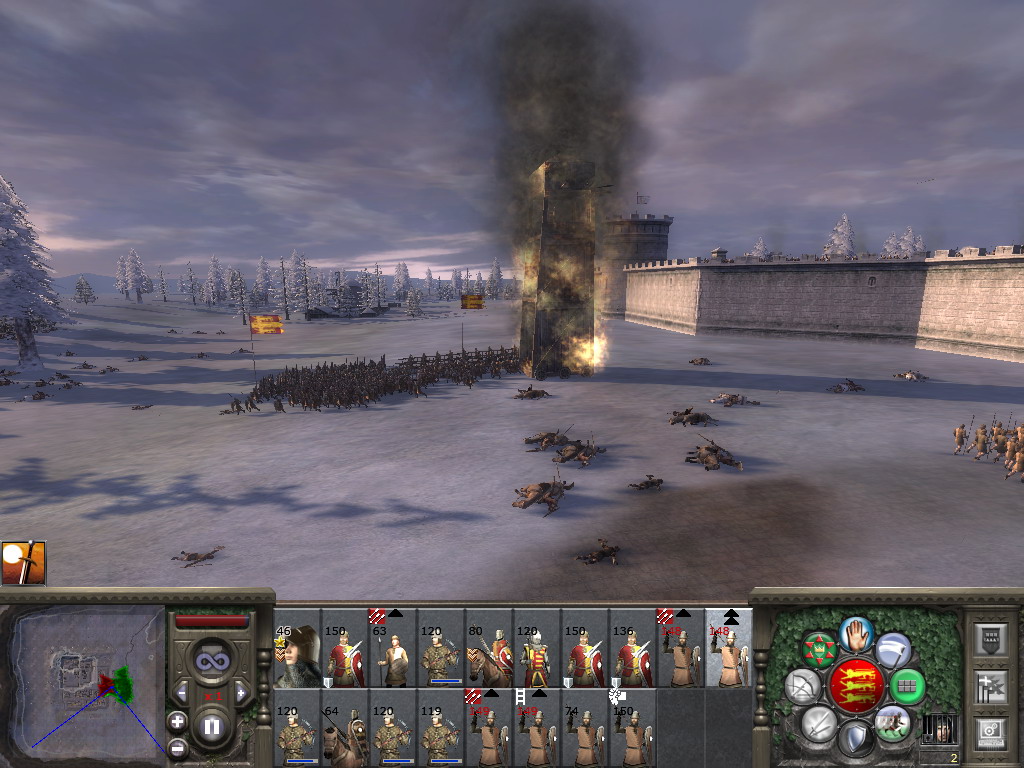Toggle guard mode shield button
Viewport: 1024px width, 768px height.
coord(855,740)
